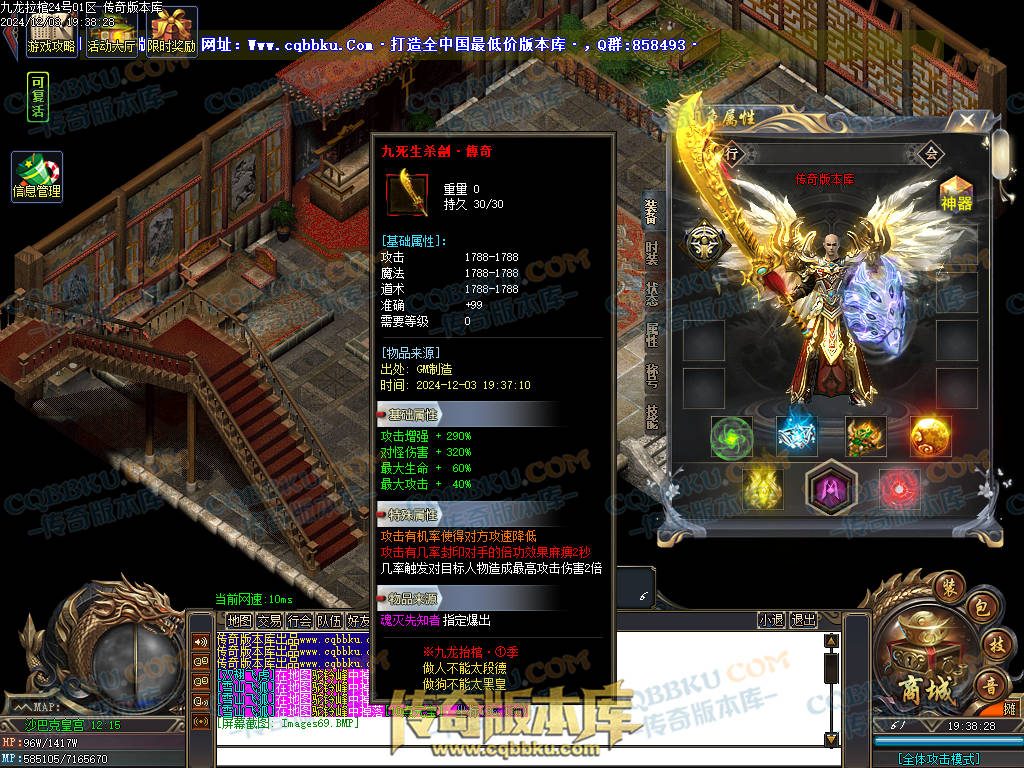Click the 退出 exit button
This screenshot has width=1024, height=768.
point(803,621)
